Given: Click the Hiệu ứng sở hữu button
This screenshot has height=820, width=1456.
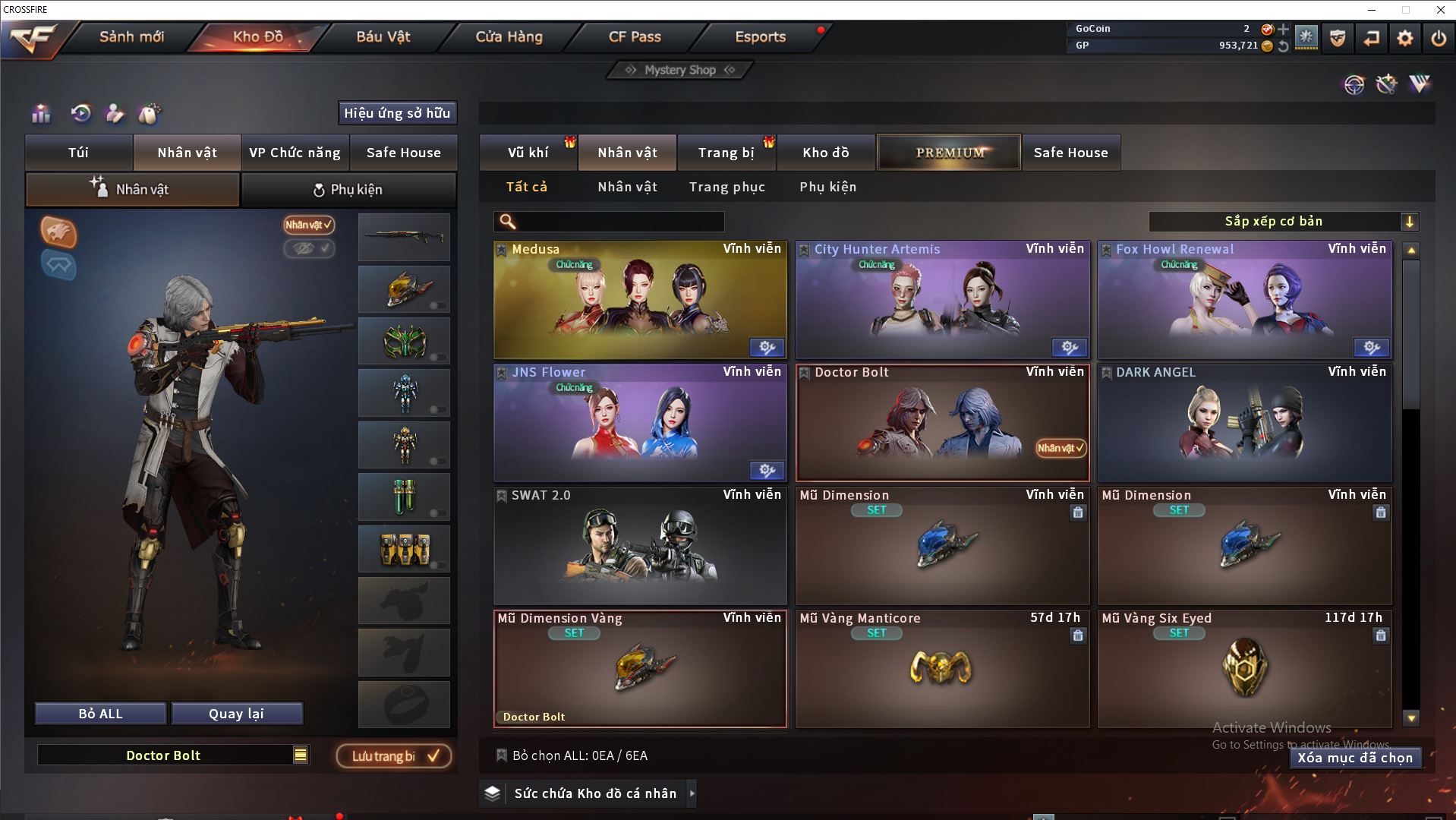Looking at the screenshot, I should [x=397, y=113].
